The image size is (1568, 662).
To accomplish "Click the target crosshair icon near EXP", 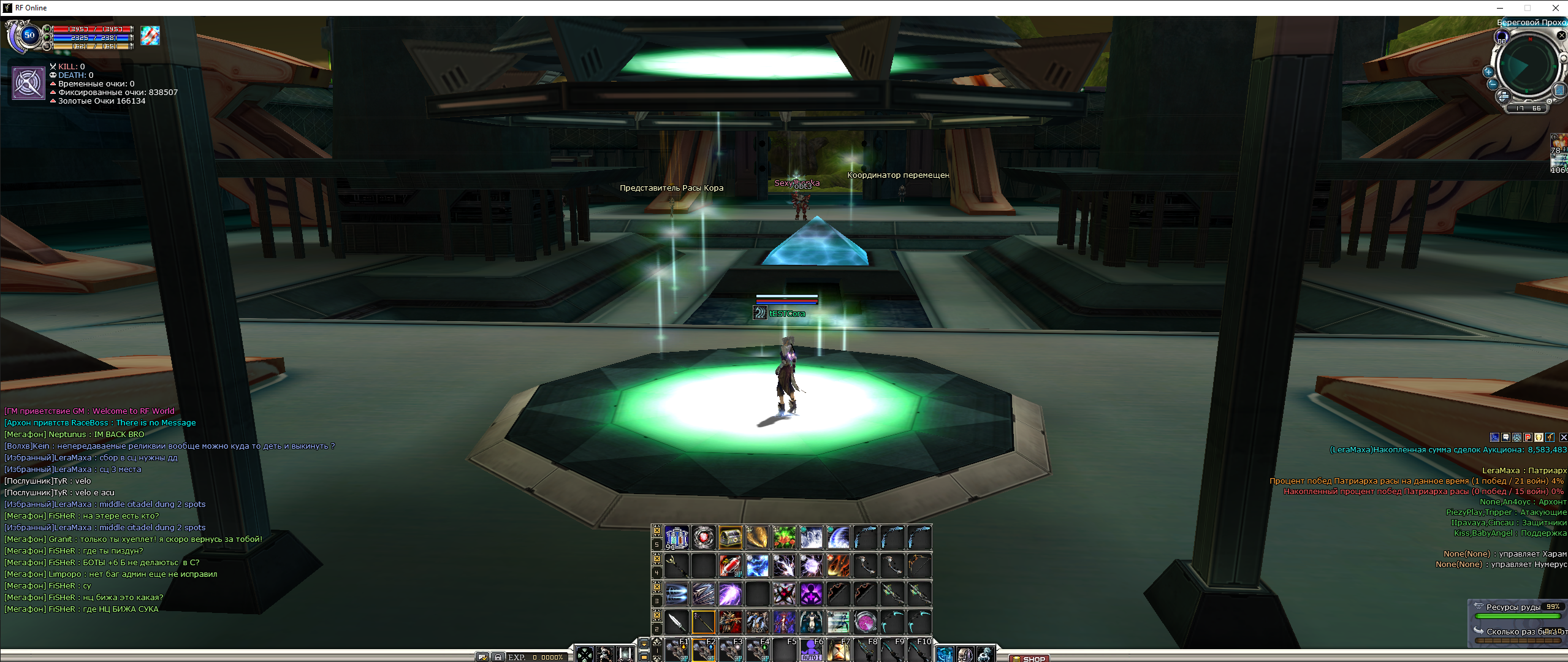I will tap(584, 654).
